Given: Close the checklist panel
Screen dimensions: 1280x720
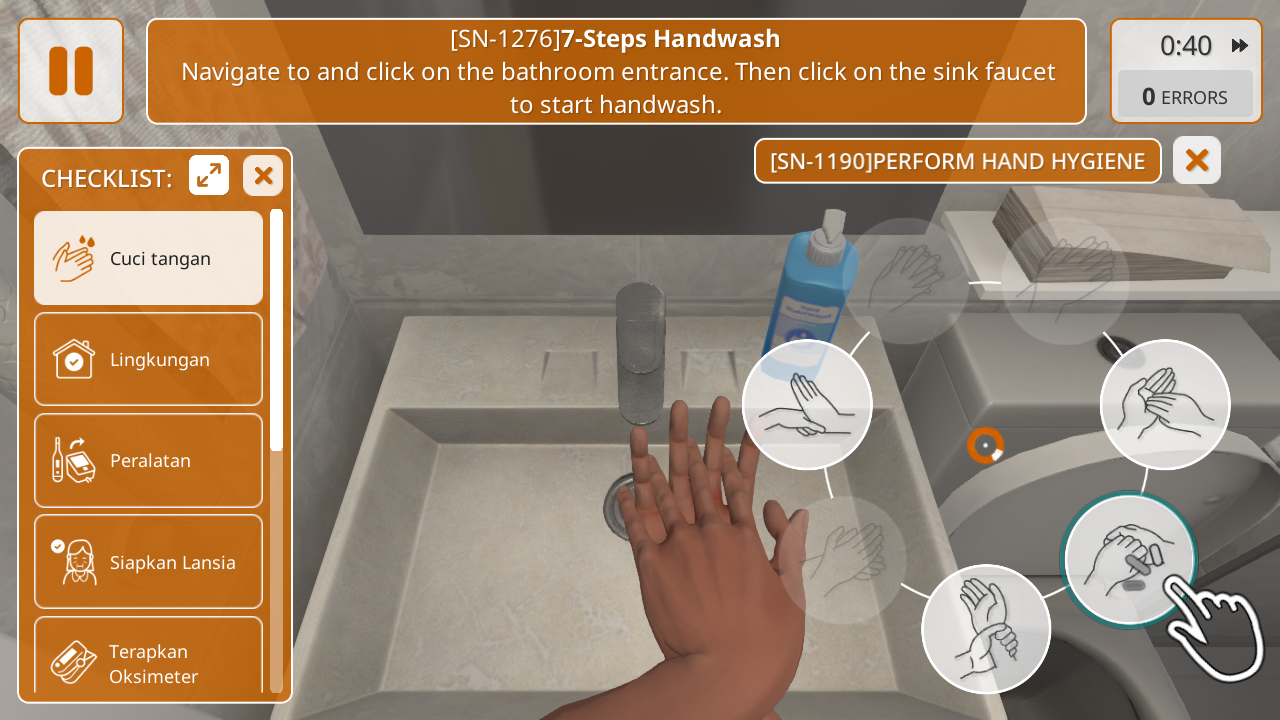Looking at the screenshot, I should point(263,176).
